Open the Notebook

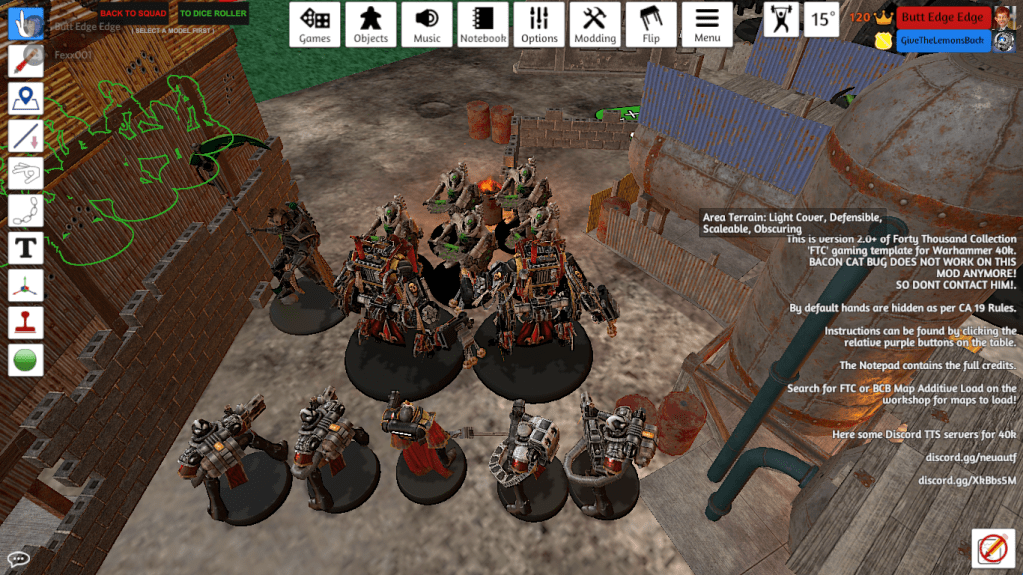[x=483, y=25]
